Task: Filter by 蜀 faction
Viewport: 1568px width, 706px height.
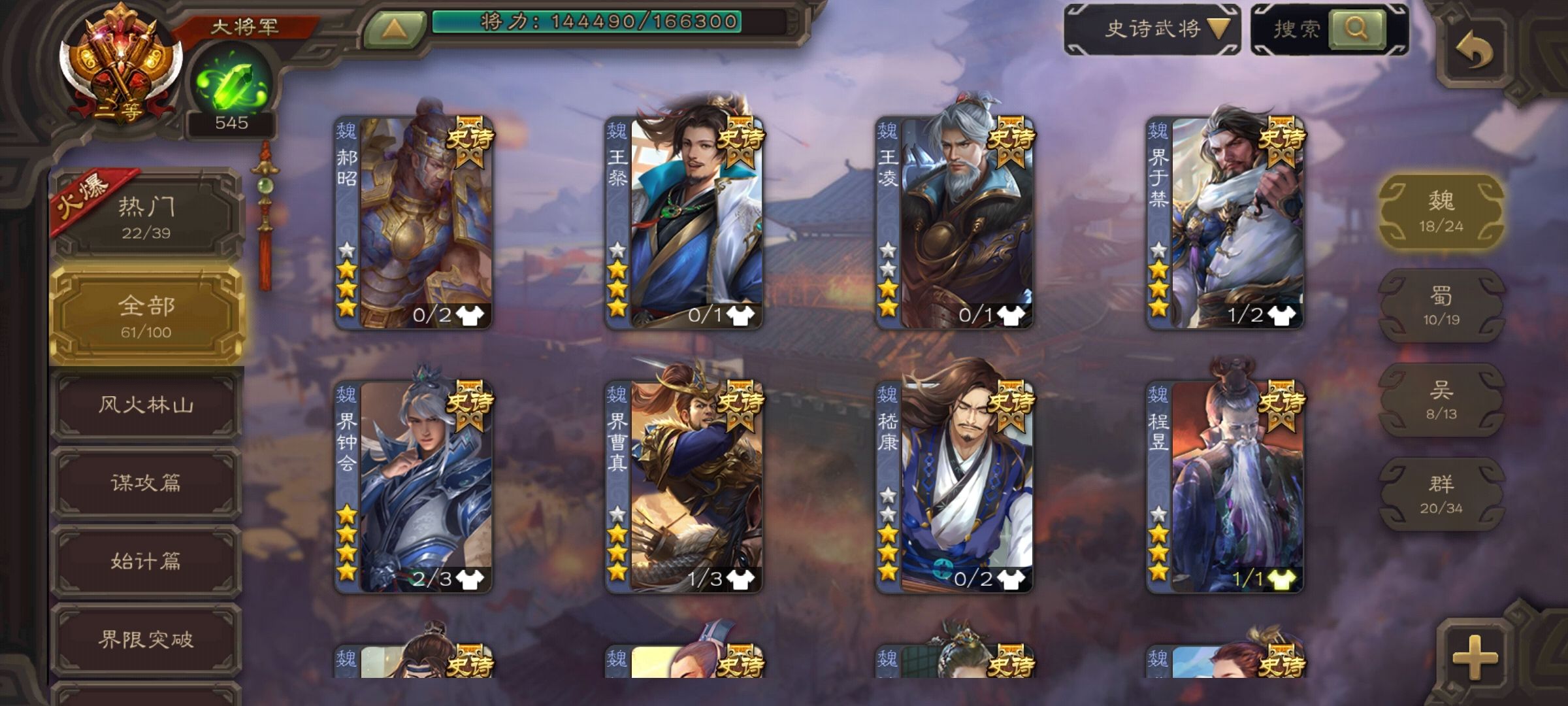Action: (1441, 305)
